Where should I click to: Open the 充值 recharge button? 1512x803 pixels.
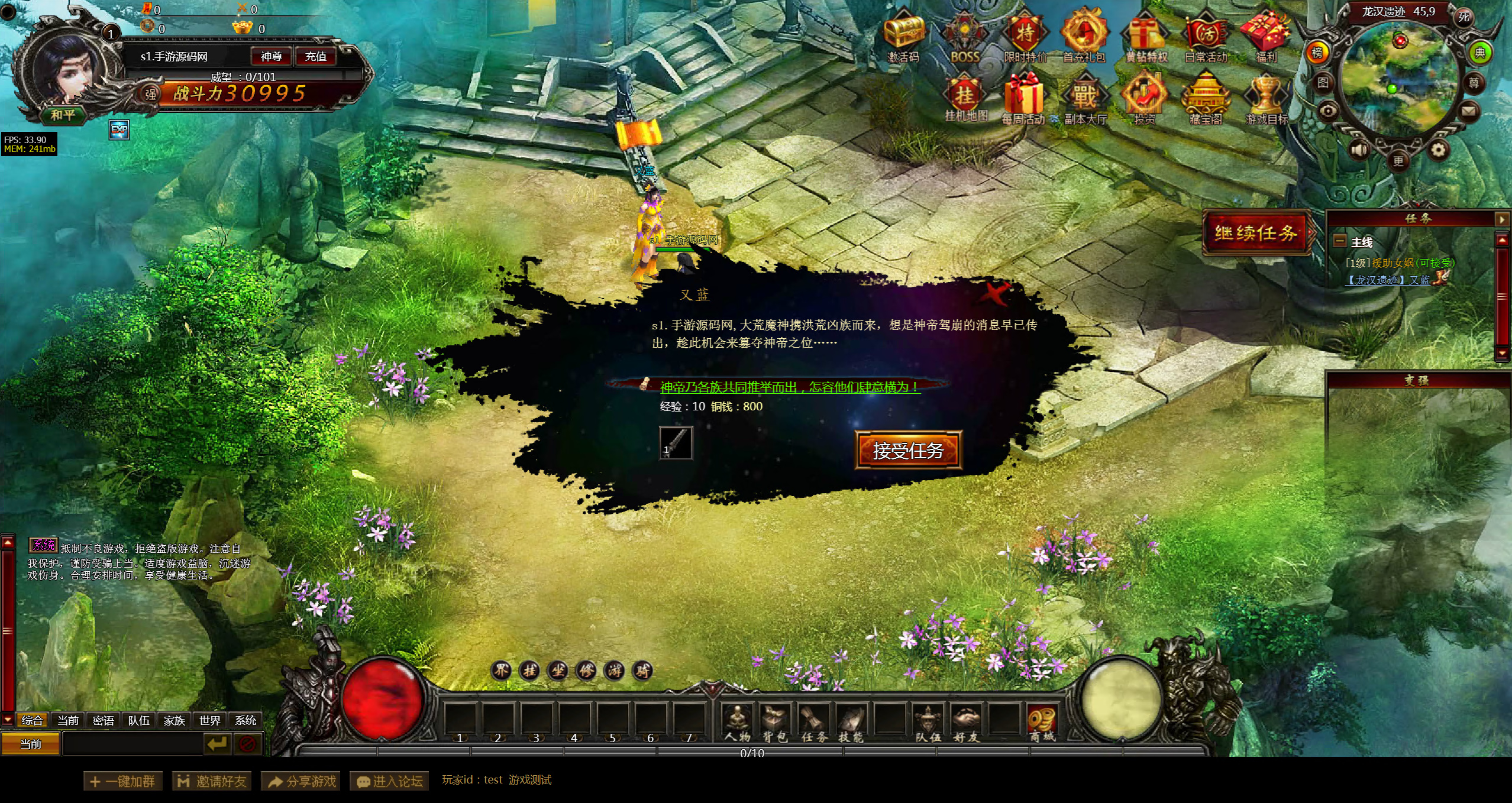[x=315, y=56]
